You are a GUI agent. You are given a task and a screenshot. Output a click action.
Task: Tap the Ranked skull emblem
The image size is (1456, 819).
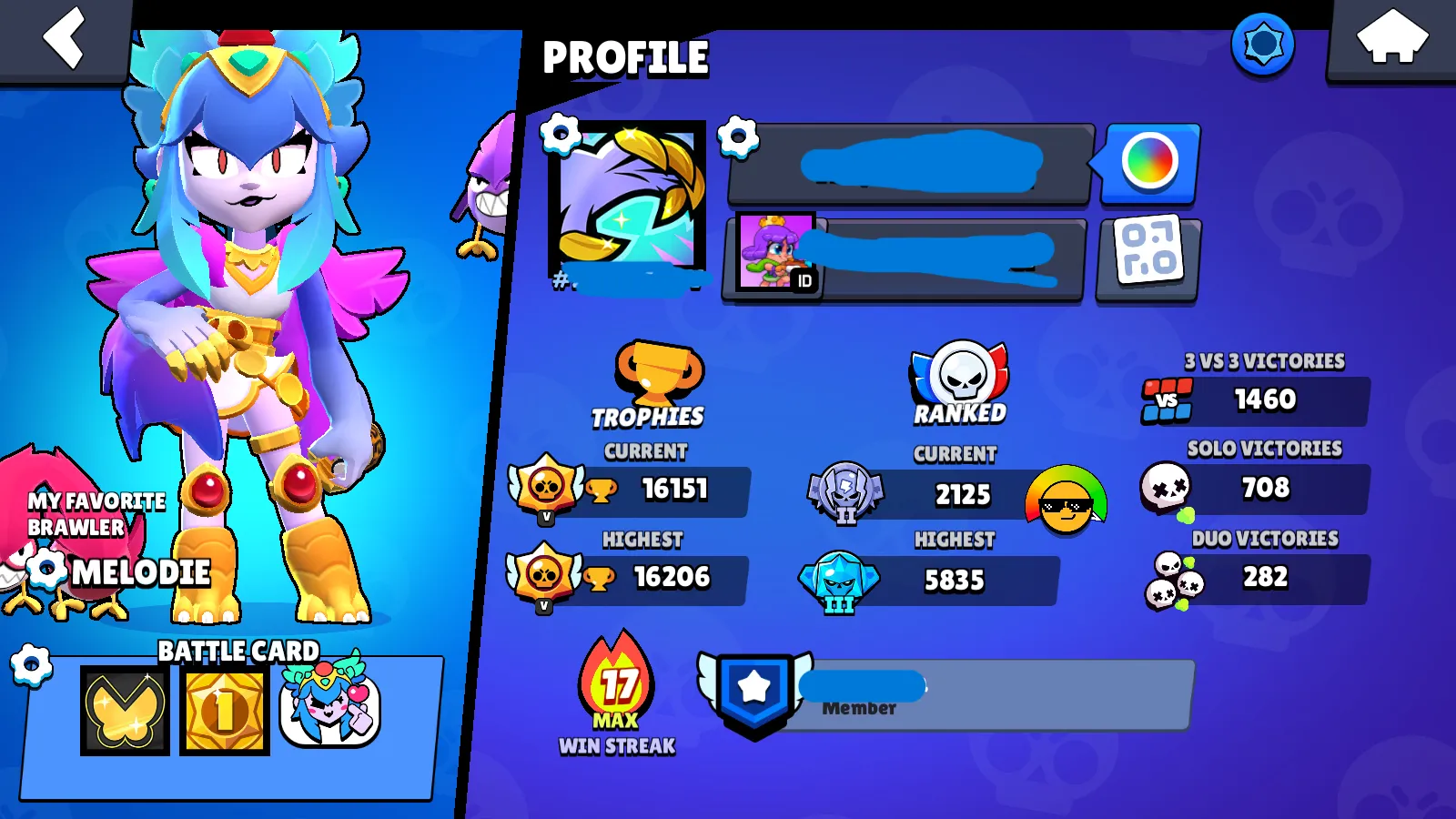[960, 373]
